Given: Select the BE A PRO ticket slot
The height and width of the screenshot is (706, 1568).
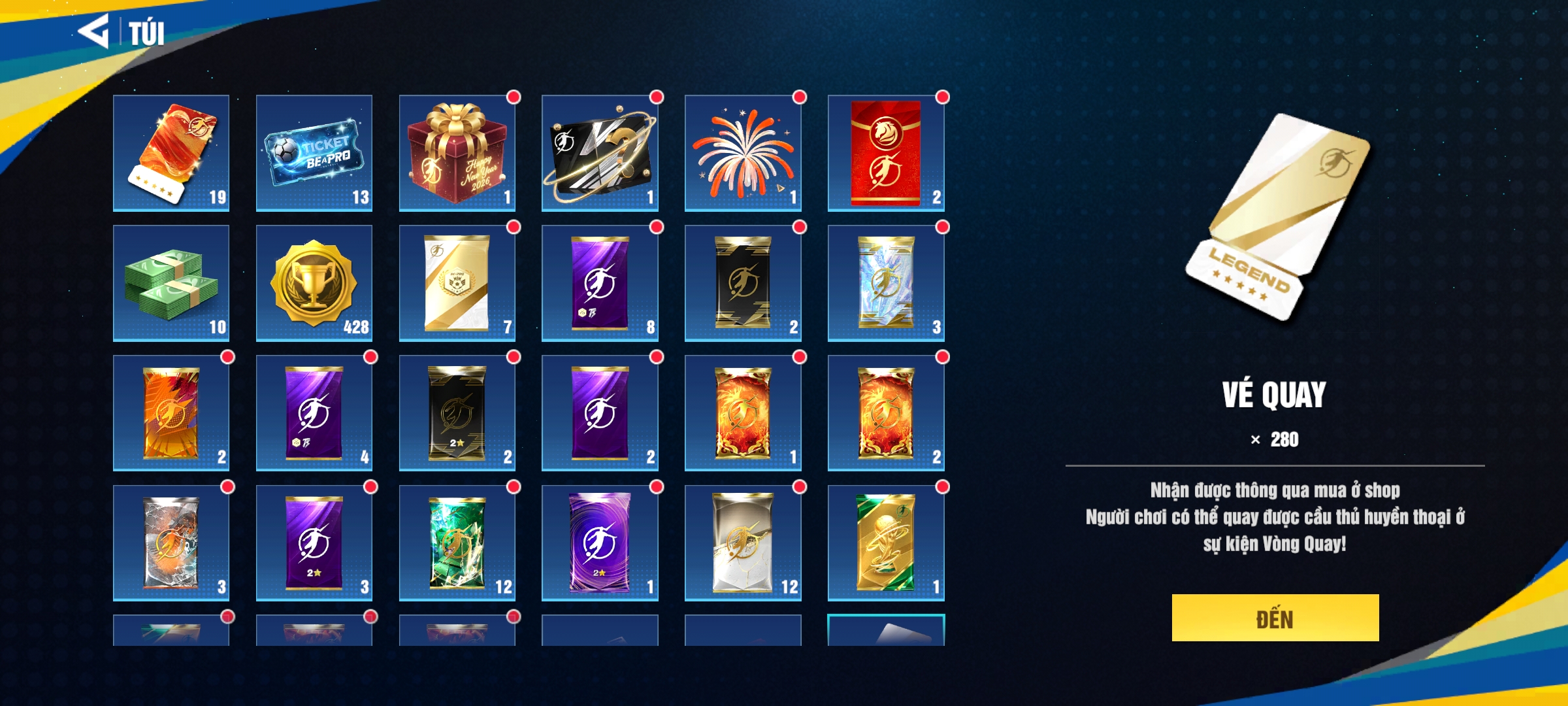Looking at the screenshot, I should point(314,153).
